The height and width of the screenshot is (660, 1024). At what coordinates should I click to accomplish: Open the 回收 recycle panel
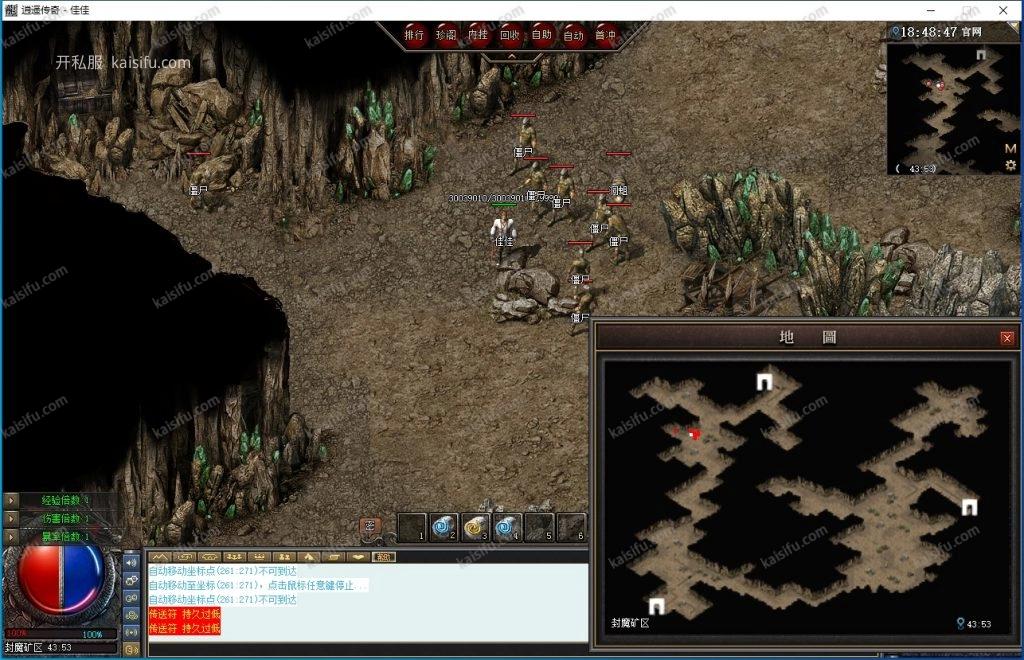pos(510,35)
